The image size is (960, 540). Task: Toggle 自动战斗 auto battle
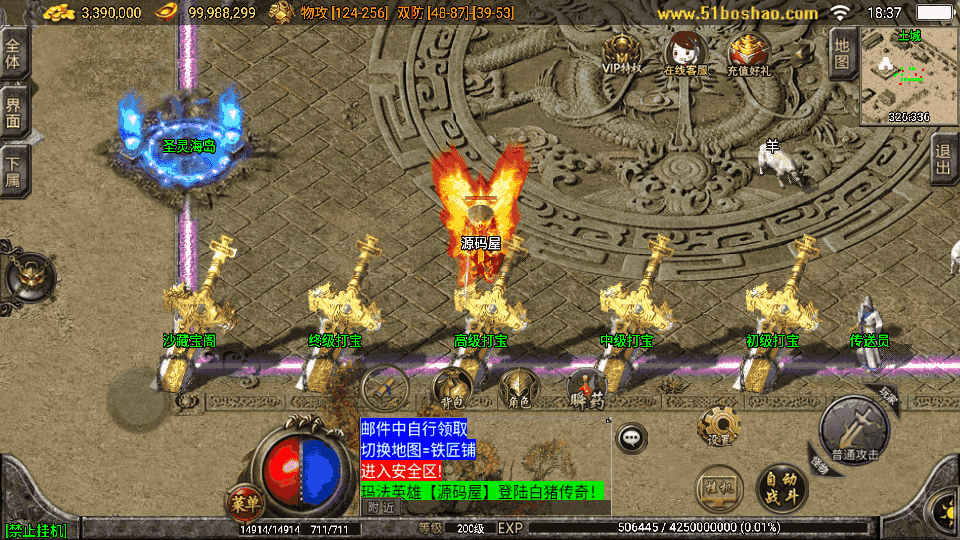782,487
